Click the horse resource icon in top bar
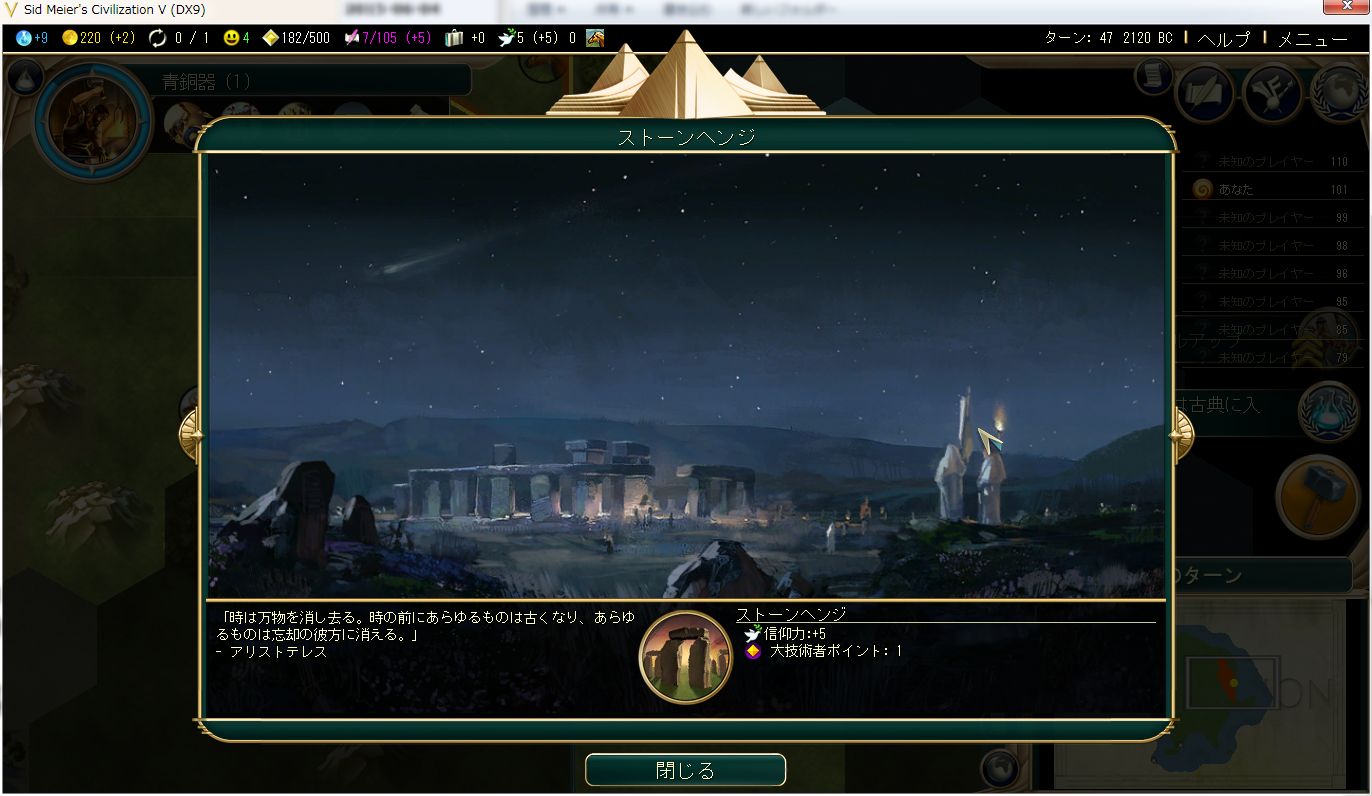Viewport: 1372px width, 796px height. click(594, 39)
